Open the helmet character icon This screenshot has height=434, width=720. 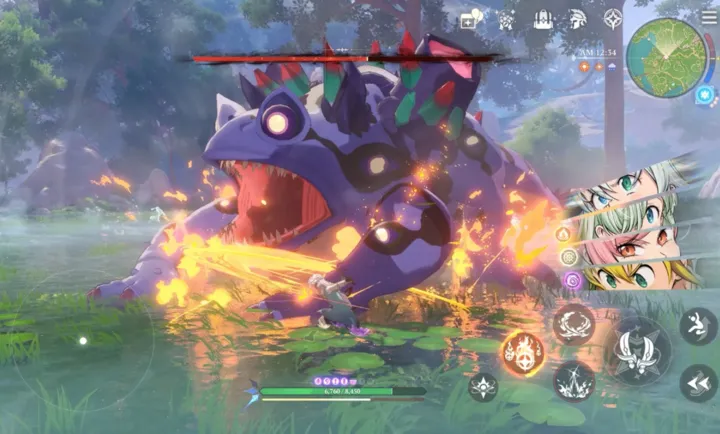[578, 19]
